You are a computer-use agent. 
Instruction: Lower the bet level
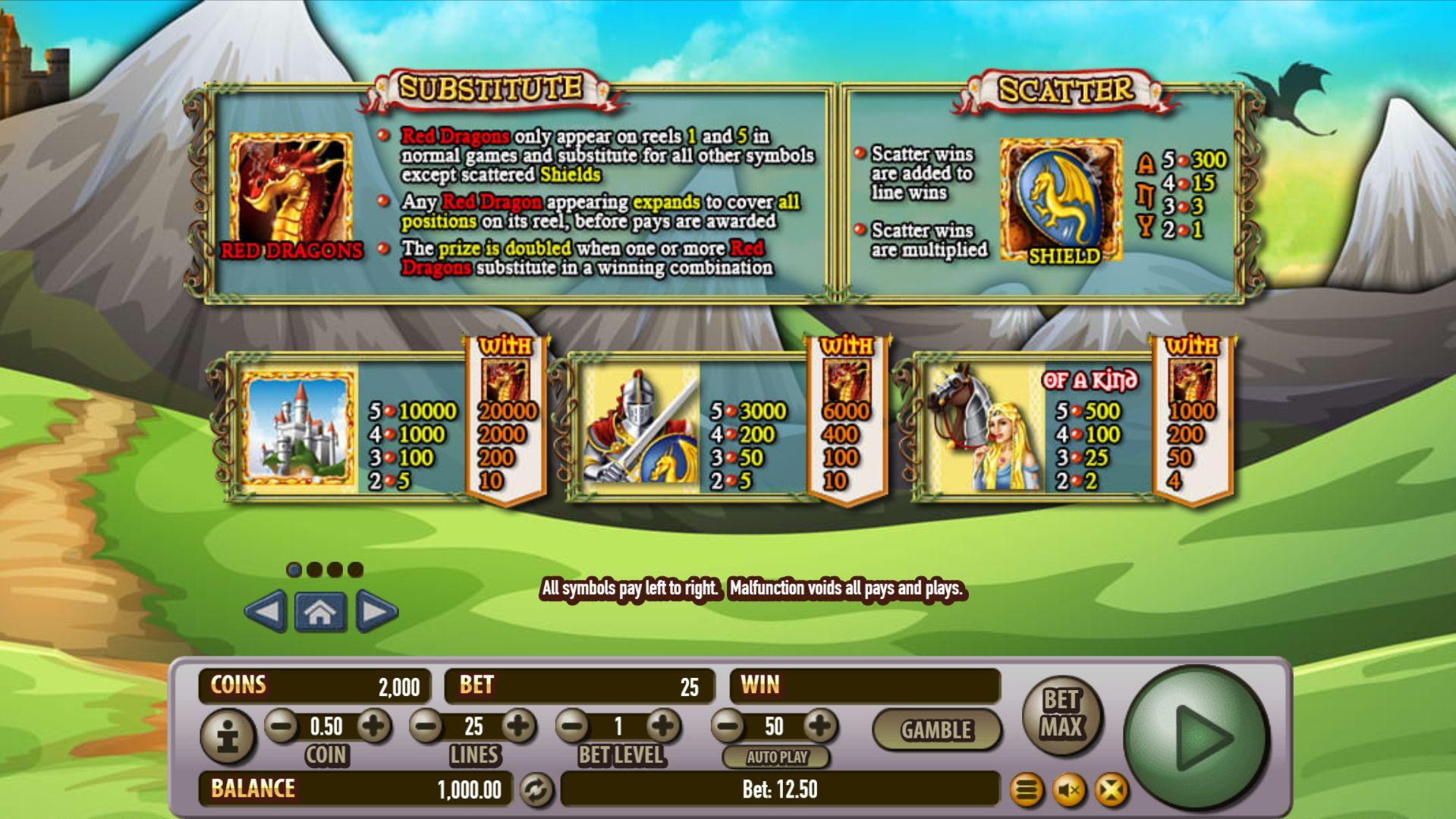[573, 726]
